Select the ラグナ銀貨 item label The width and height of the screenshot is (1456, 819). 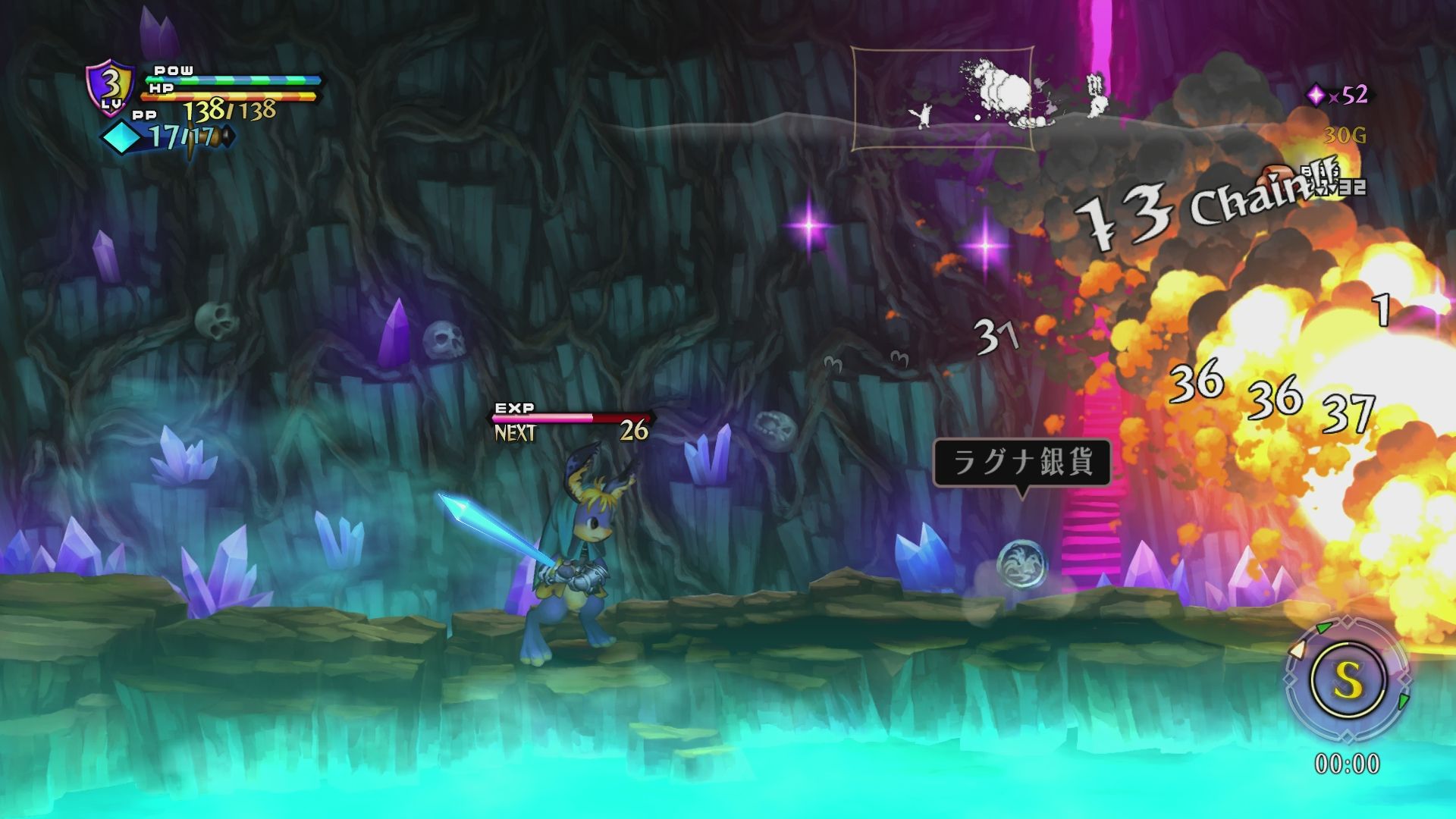pos(1021,462)
